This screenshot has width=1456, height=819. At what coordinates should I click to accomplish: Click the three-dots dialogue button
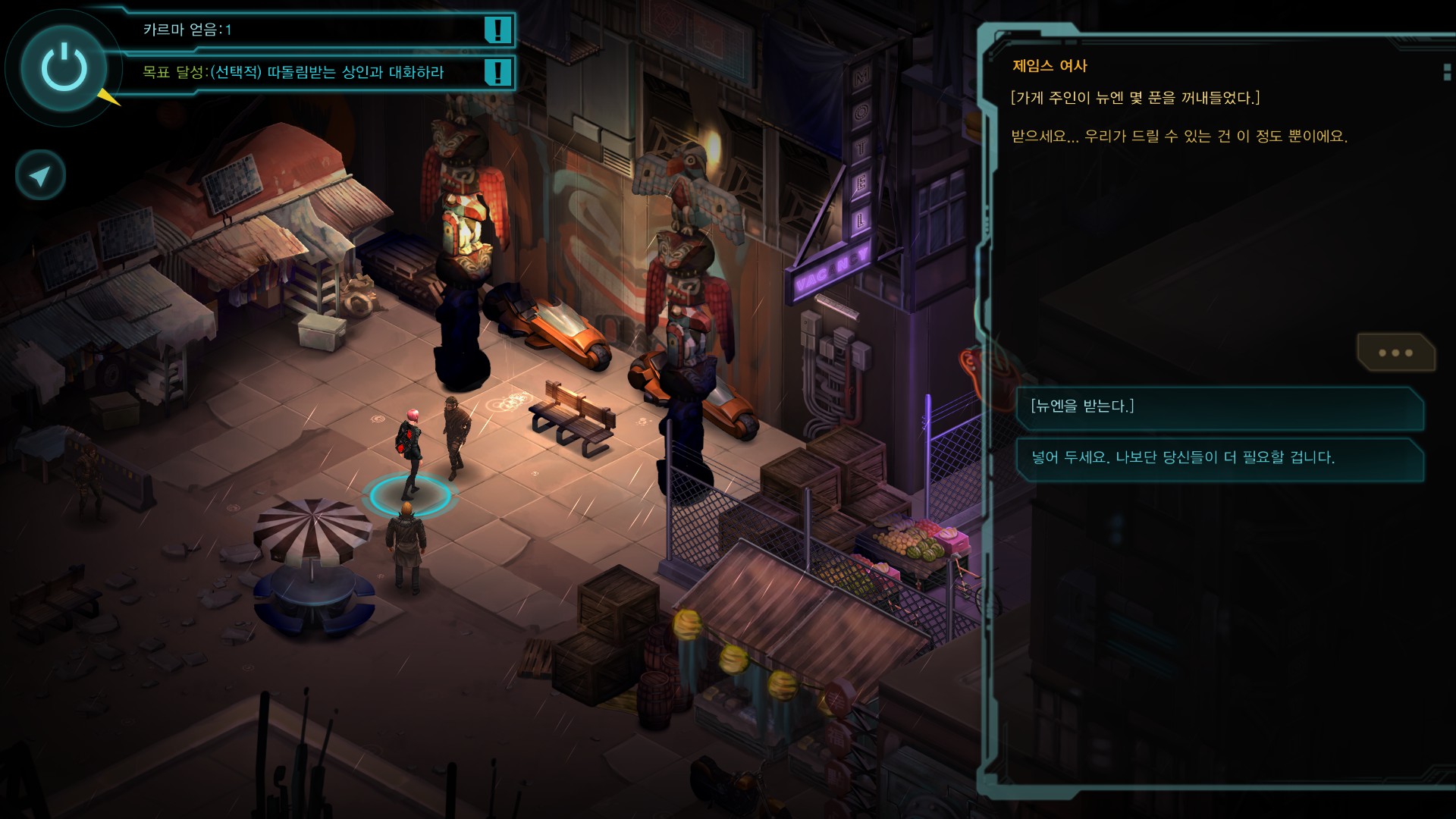click(x=1395, y=353)
